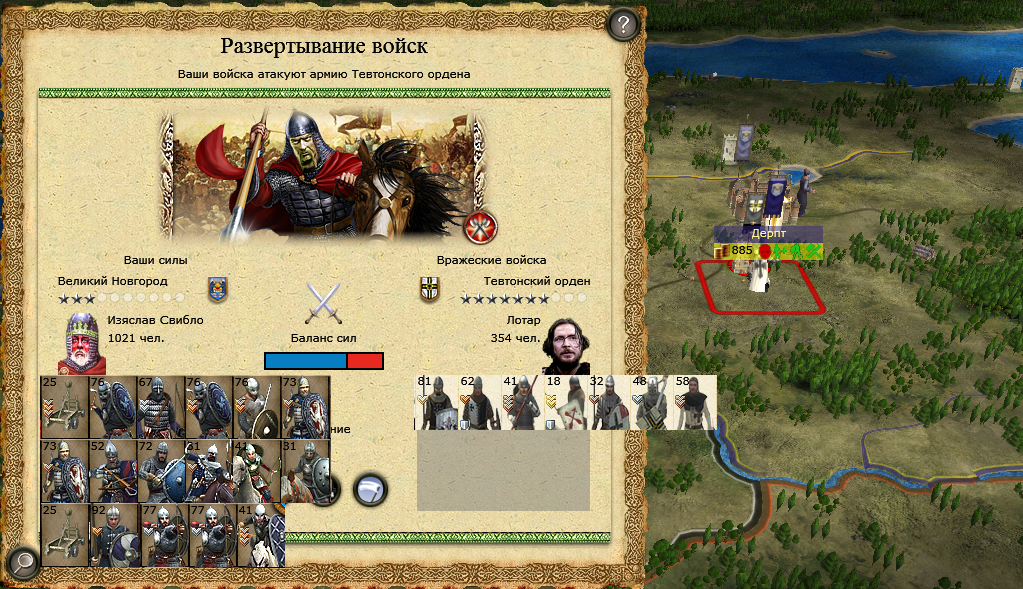
Task: Select the enemy unit card with 81 men
Action: 436,402
